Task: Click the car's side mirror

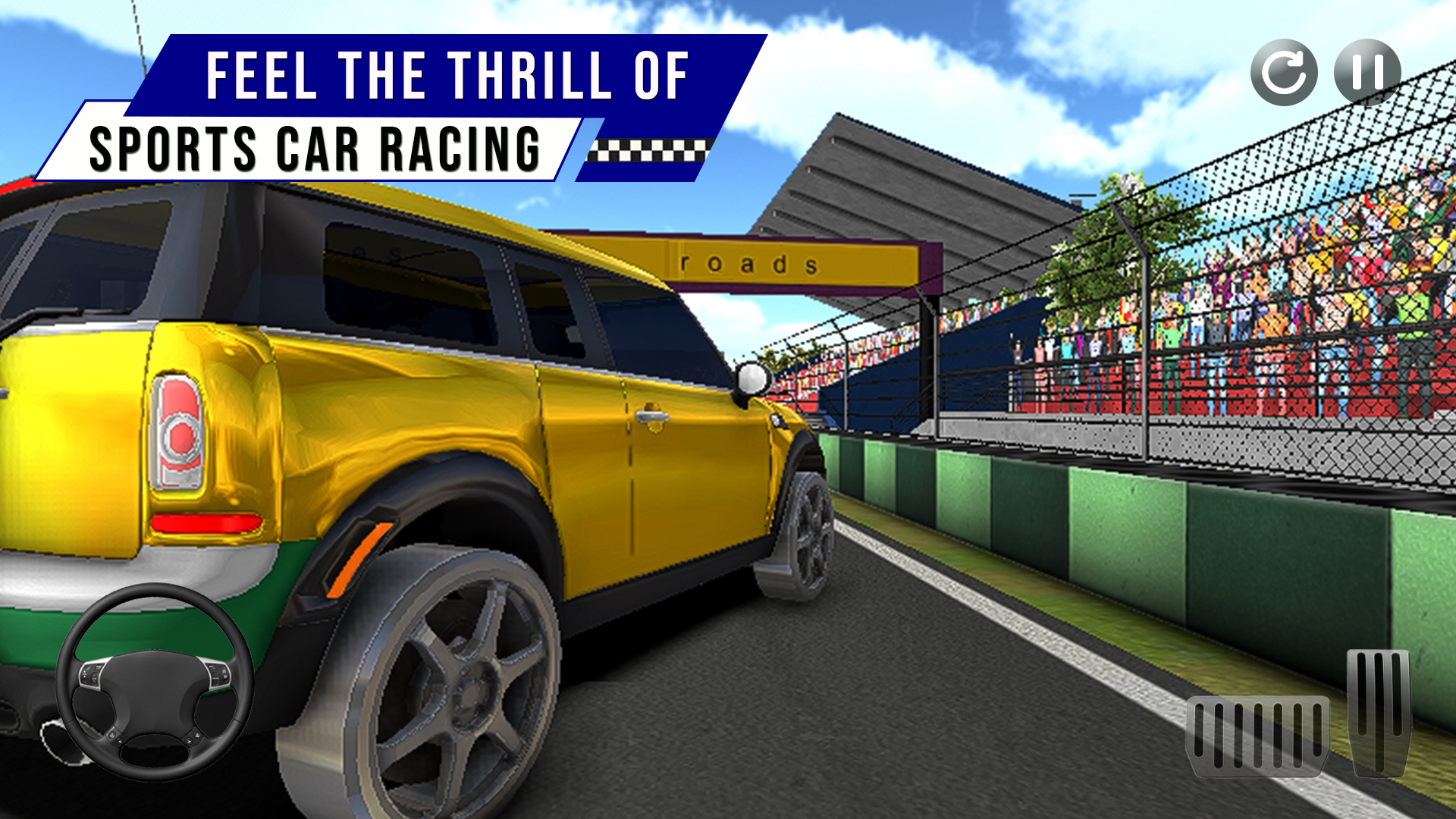Action: tap(749, 379)
